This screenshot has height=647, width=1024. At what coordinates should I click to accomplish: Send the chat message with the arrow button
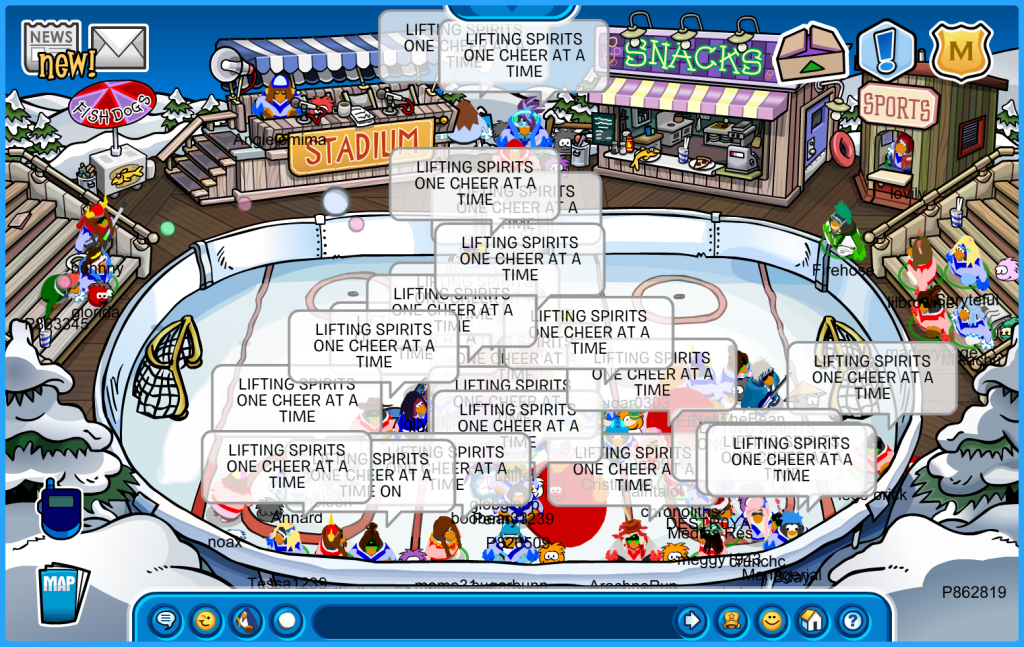tap(690, 621)
